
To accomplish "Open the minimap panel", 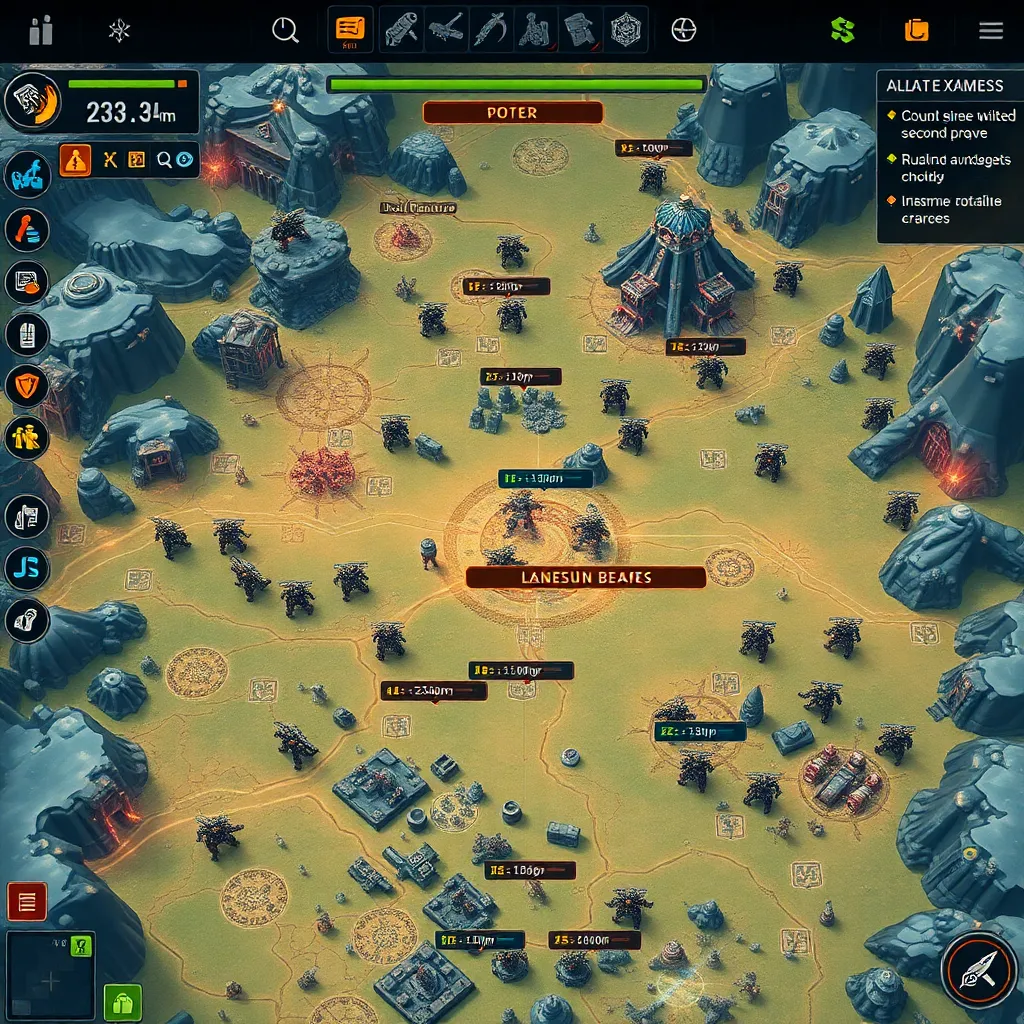I will click(x=50, y=978).
